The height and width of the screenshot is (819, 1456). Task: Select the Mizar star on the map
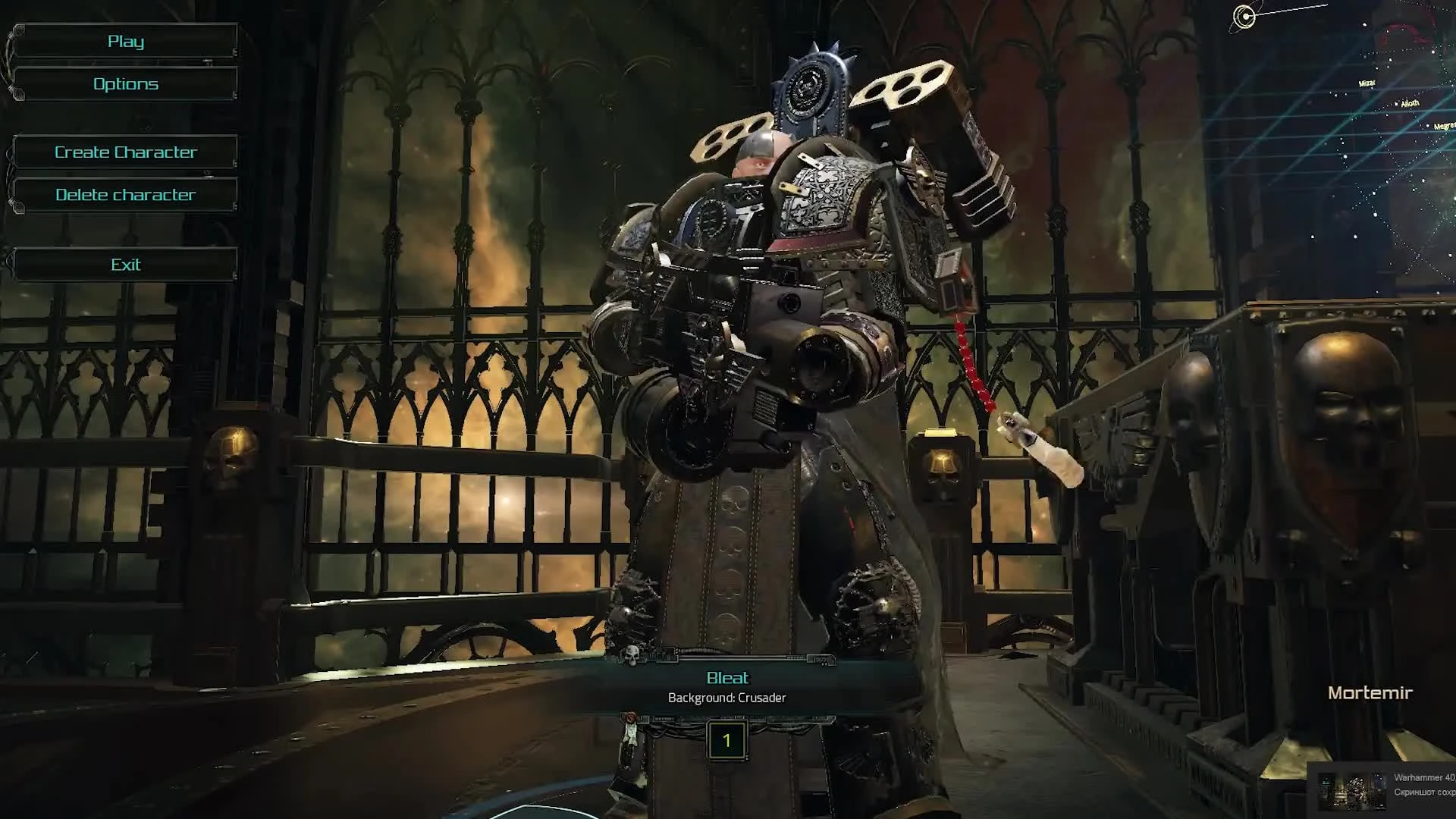[x=1367, y=83]
